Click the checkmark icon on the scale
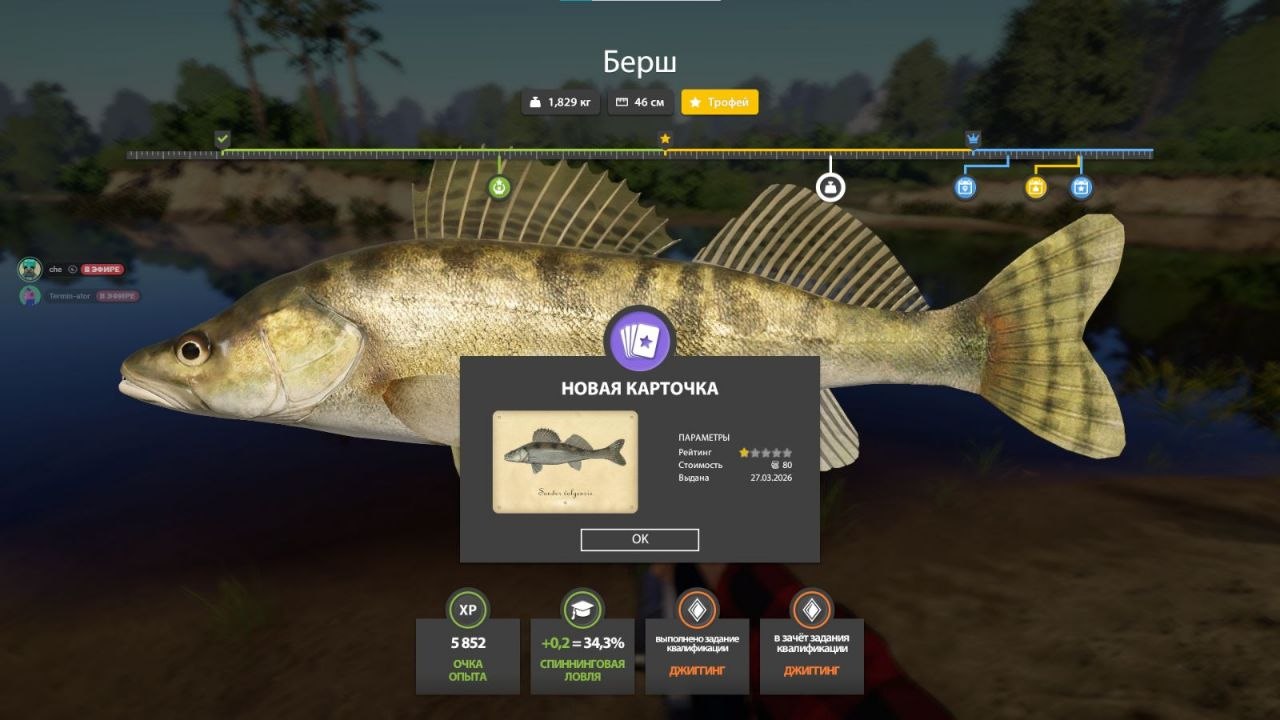The width and height of the screenshot is (1280, 720). pos(222,138)
